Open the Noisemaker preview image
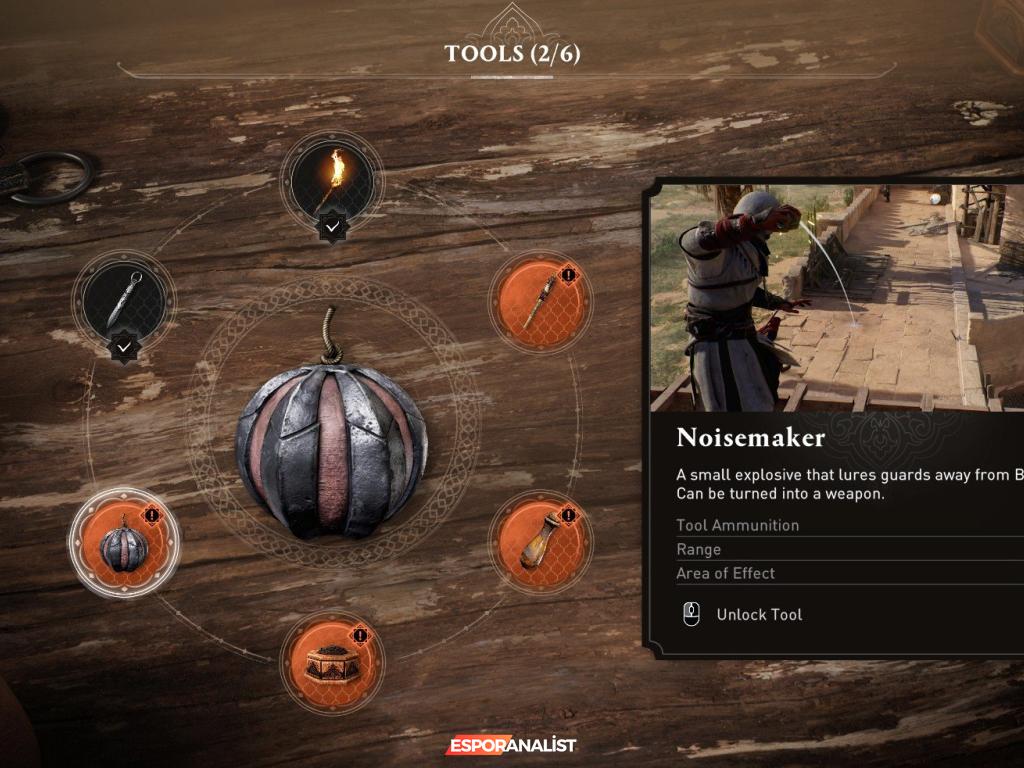 coord(836,298)
